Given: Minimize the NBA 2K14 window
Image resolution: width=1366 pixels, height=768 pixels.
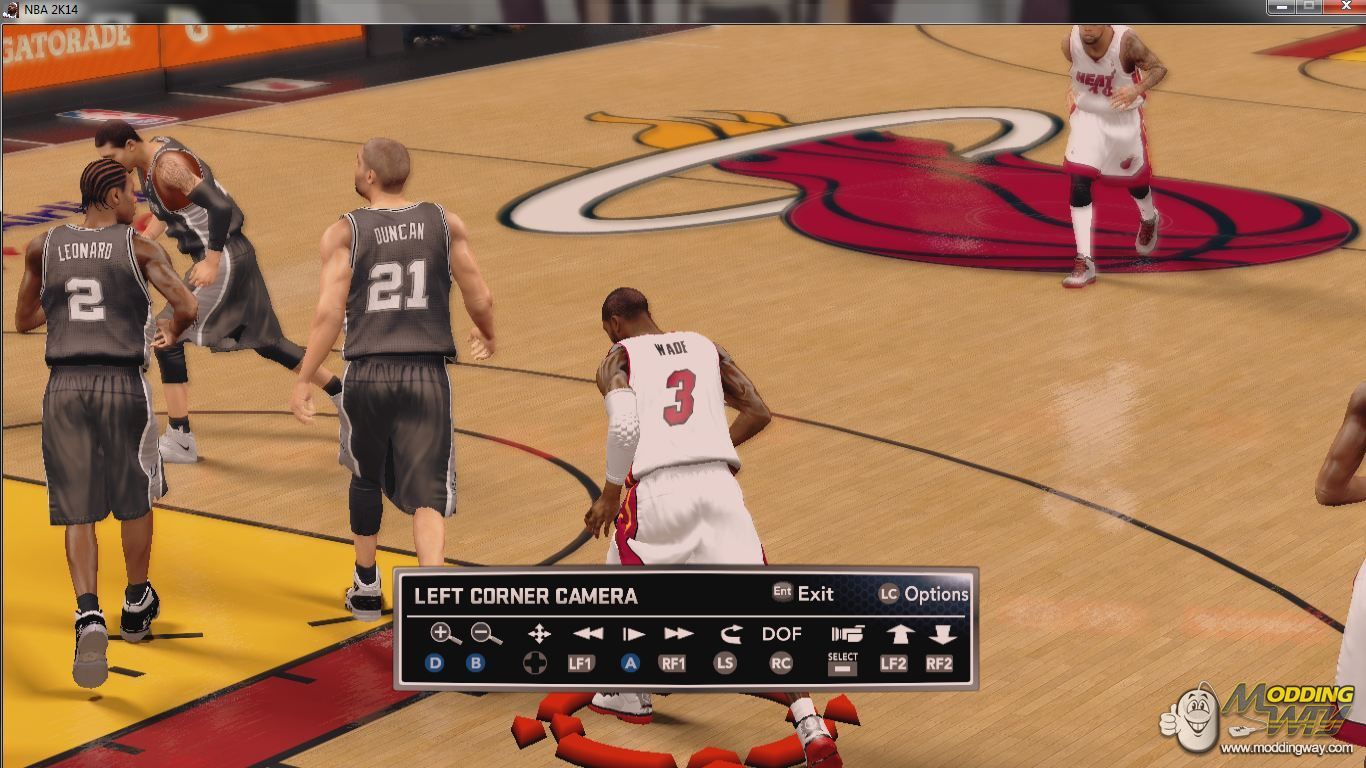Looking at the screenshot, I should pos(1282,8).
